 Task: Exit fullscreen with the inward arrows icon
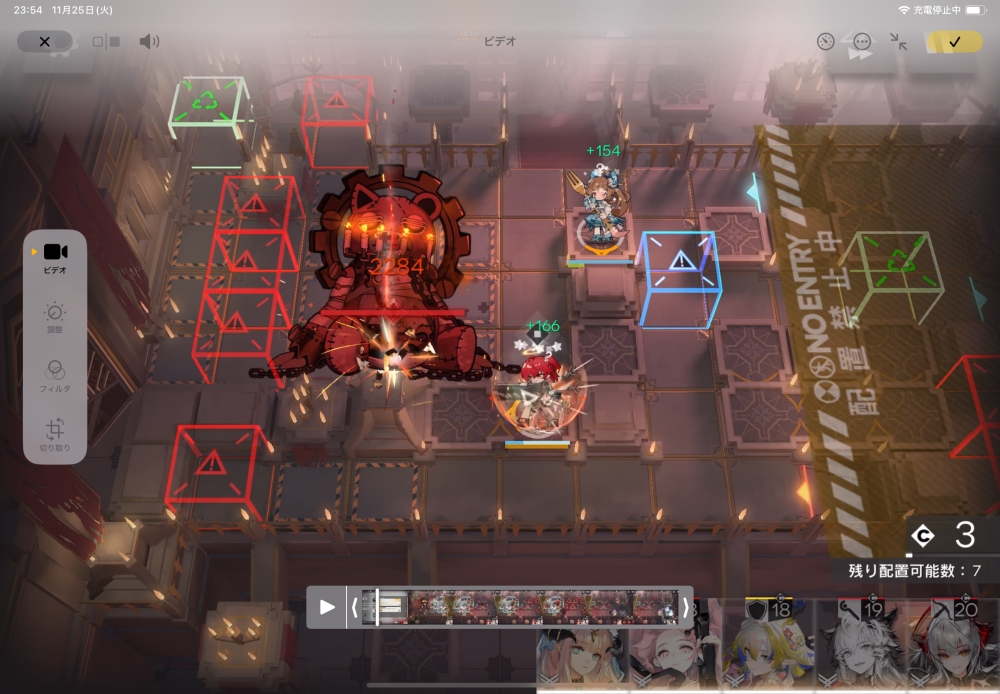[899, 42]
